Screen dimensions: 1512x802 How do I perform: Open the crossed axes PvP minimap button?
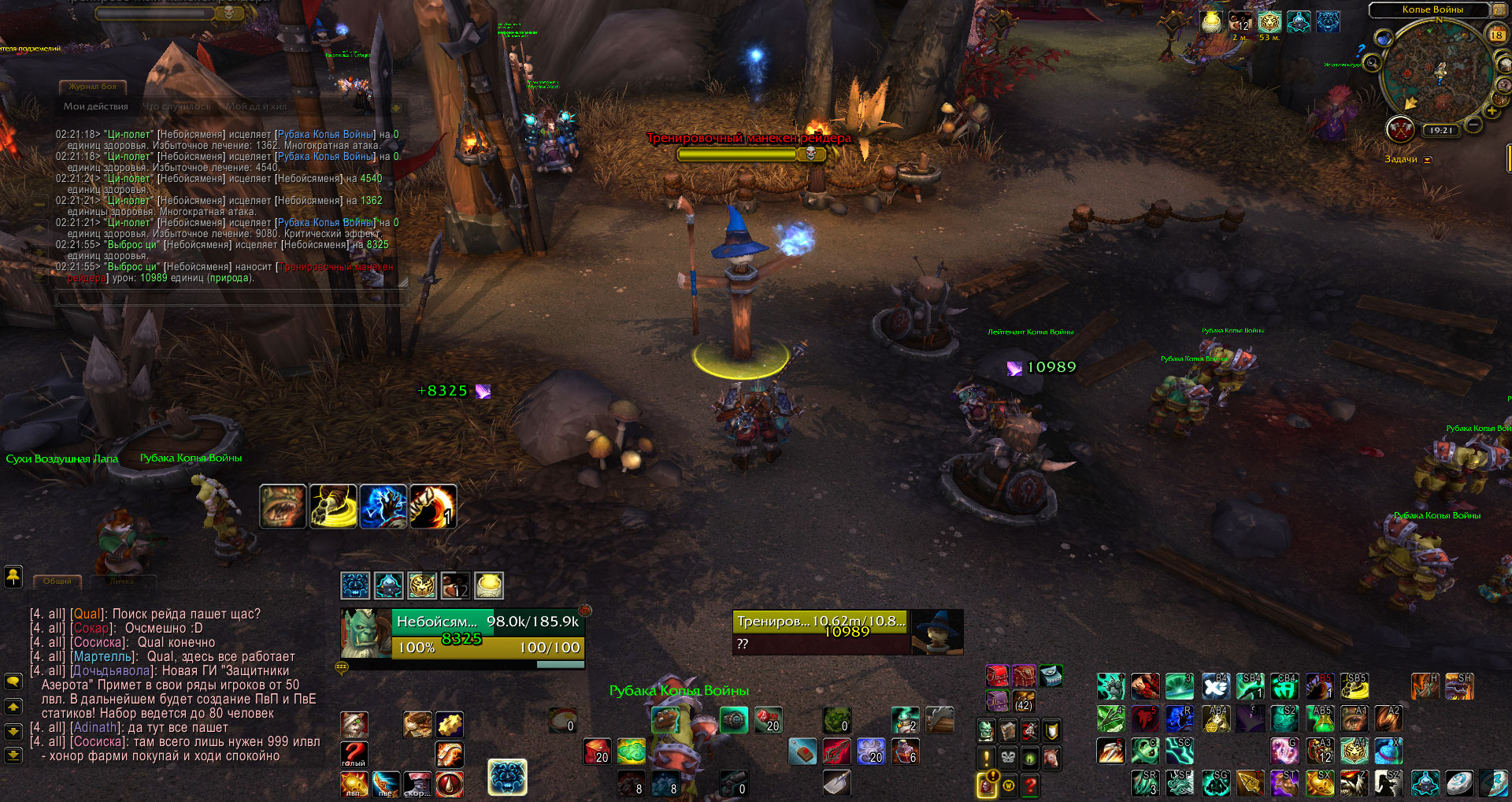[x=1399, y=128]
